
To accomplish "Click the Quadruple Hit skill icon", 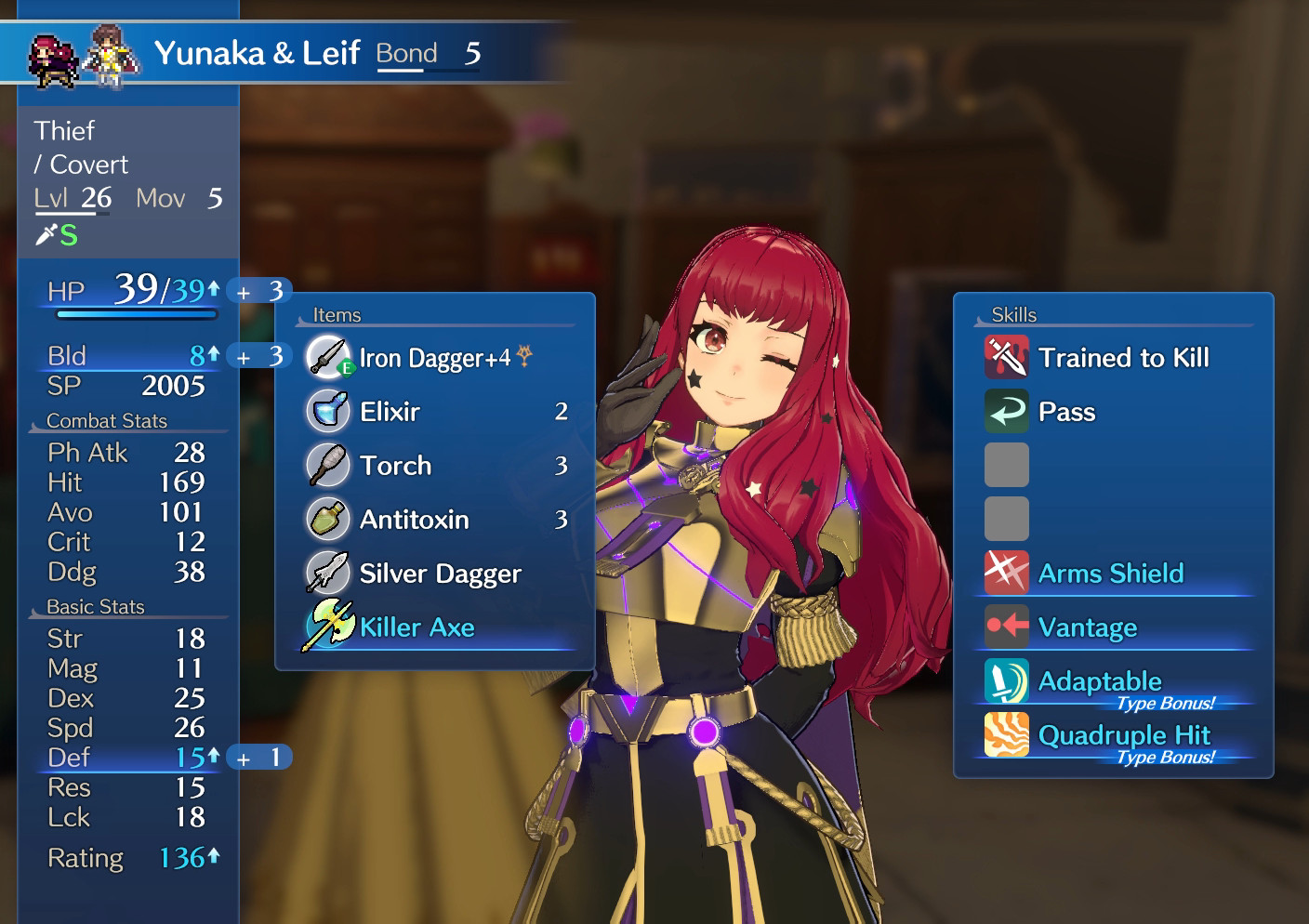I will tap(1007, 734).
